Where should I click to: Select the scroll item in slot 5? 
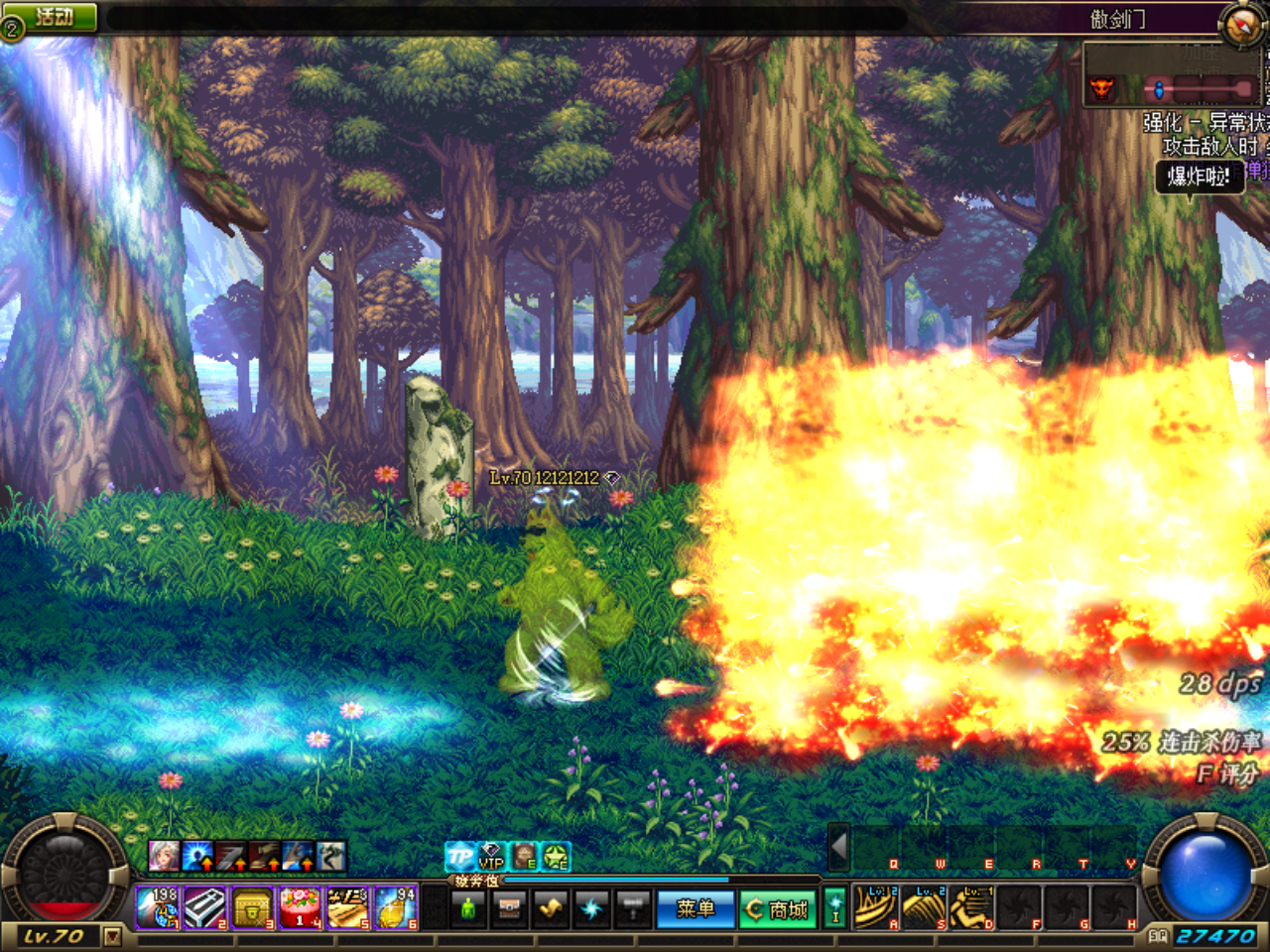click(347, 907)
